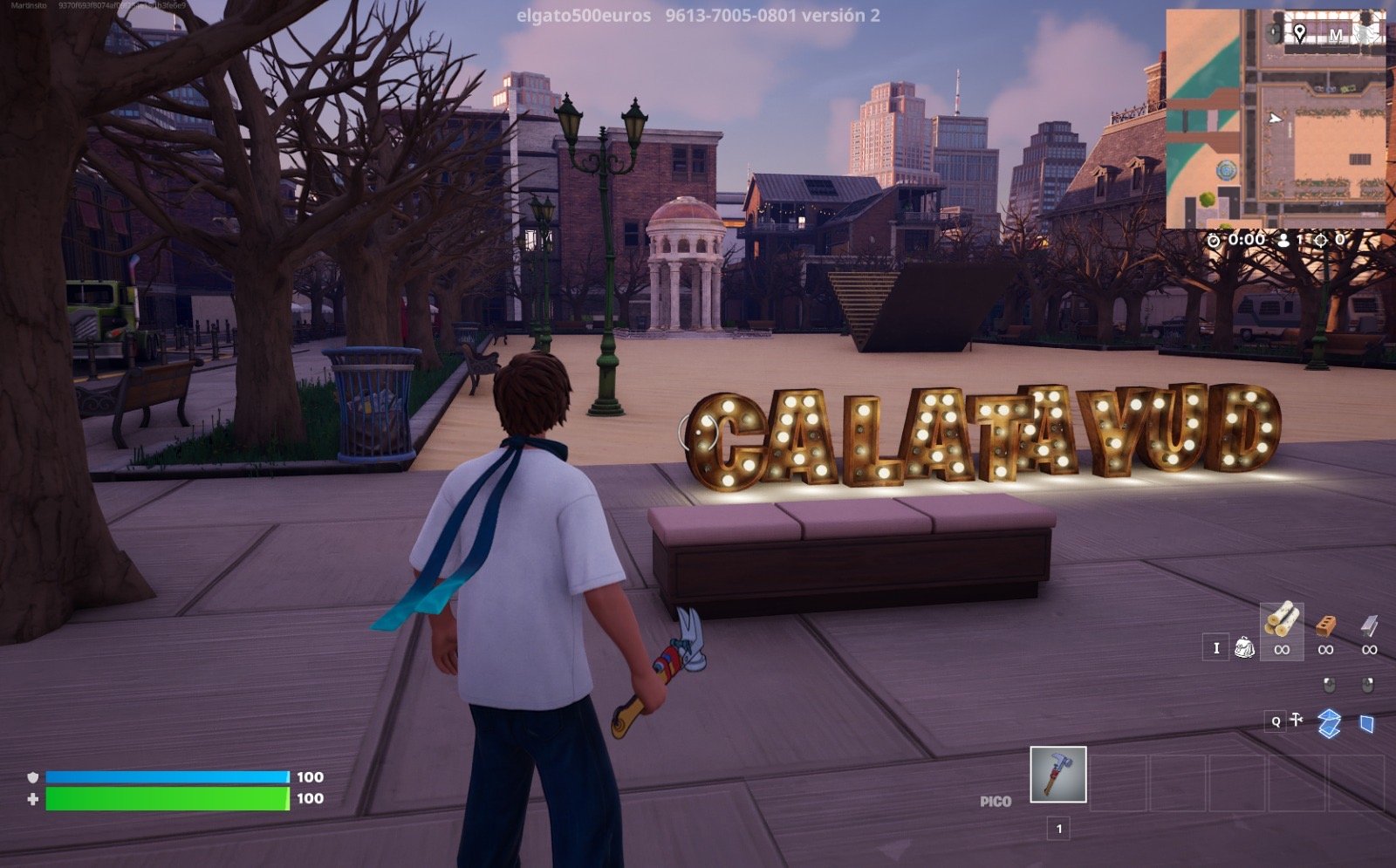
Task: Toggle build mode crossed-tools icon
Action: (1297, 720)
